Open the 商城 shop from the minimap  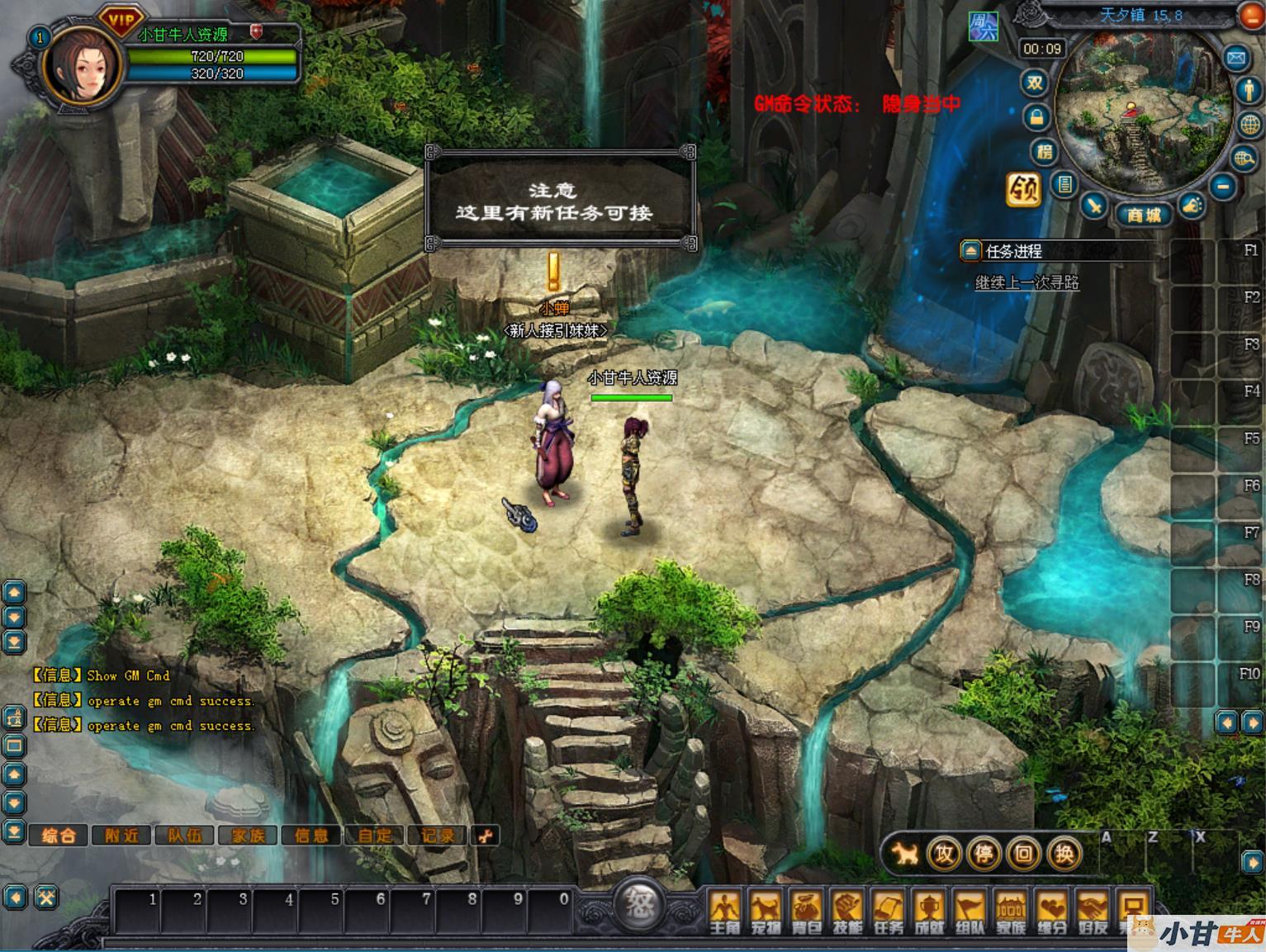pyautogui.click(x=1144, y=215)
